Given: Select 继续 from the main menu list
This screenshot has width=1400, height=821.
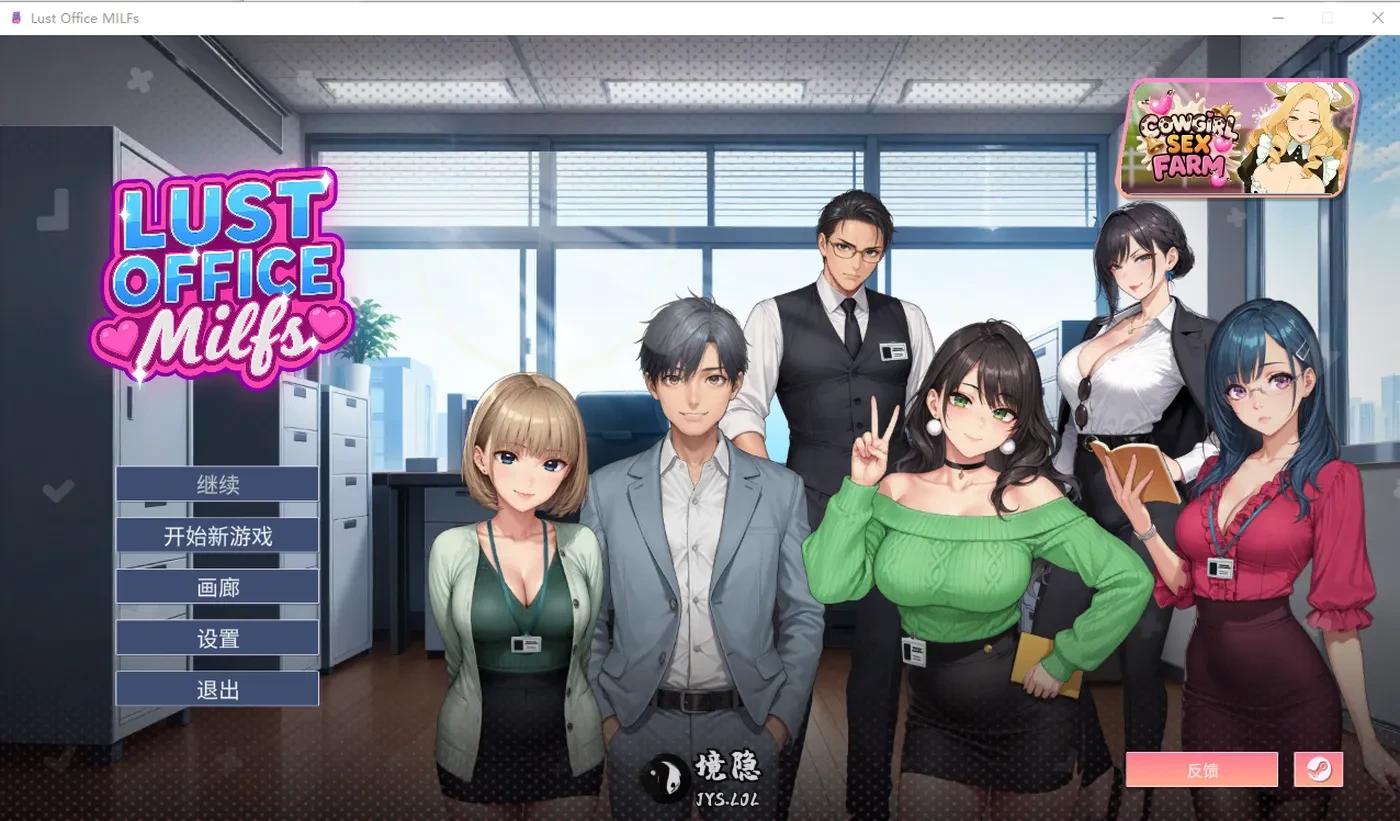Looking at the screenshot, I should coord(216,483).
